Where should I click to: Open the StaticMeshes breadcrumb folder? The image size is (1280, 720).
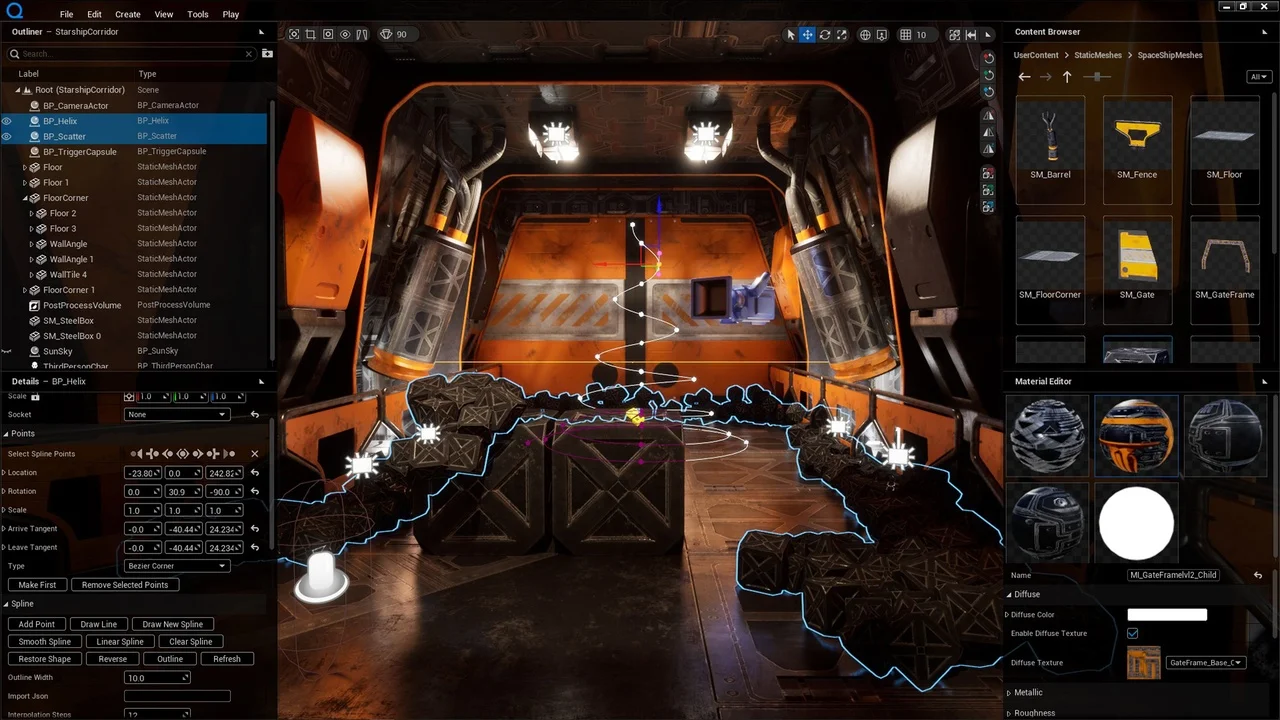1098,55
